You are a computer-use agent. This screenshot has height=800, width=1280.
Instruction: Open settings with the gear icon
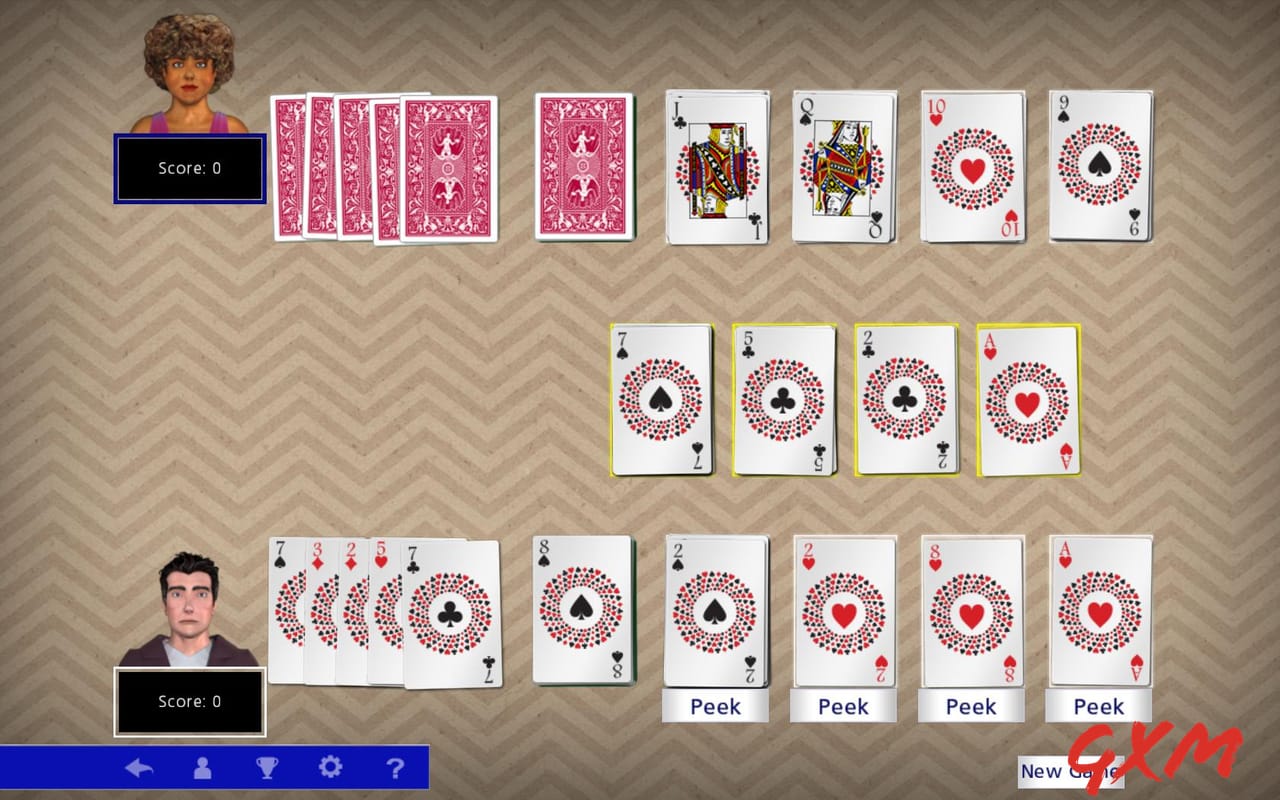click(x=331, y=768)
